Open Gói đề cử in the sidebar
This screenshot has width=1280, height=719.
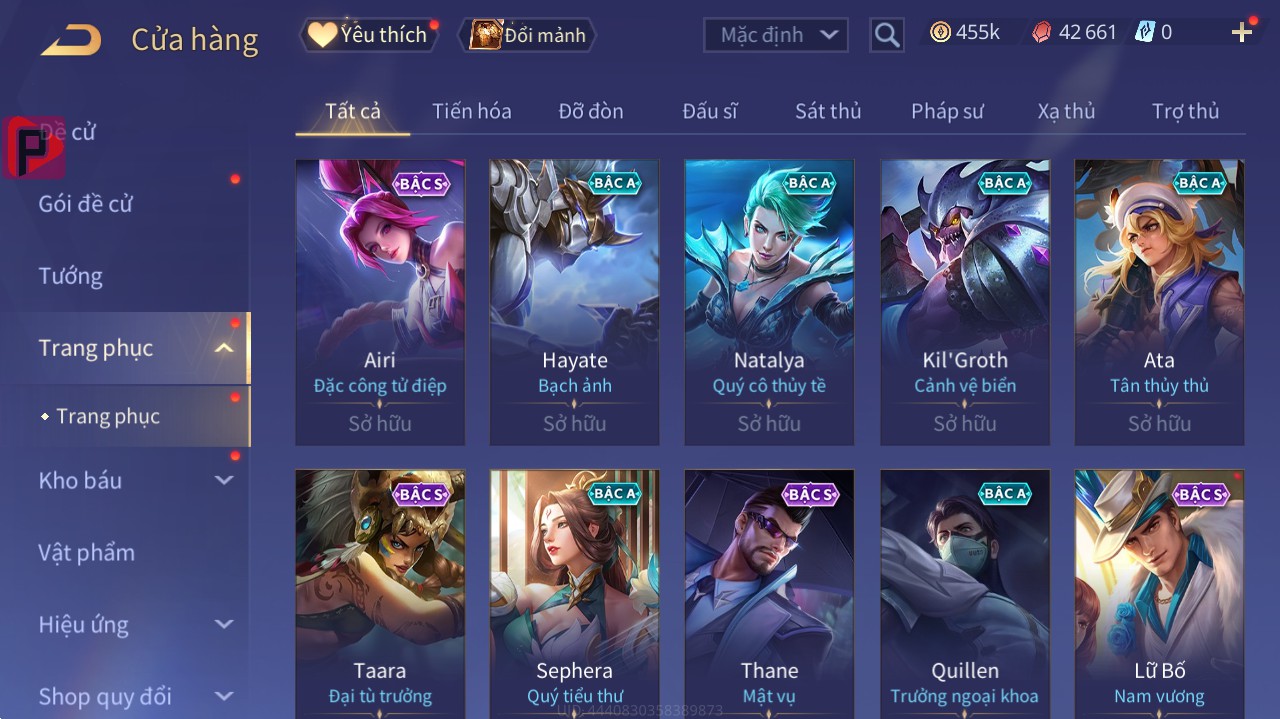click(86, 204)
